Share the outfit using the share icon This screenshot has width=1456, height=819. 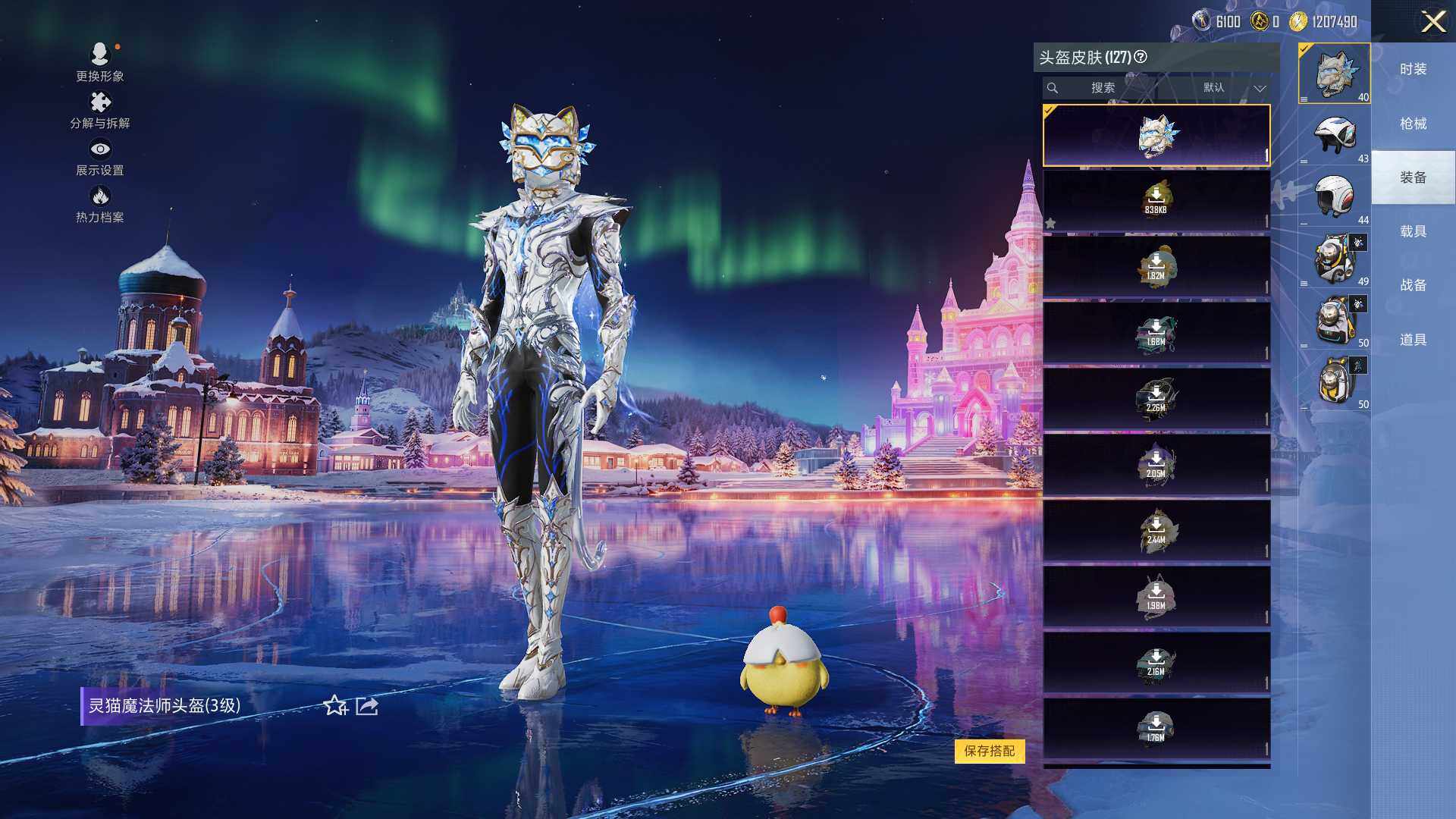[x=367, y=706]
